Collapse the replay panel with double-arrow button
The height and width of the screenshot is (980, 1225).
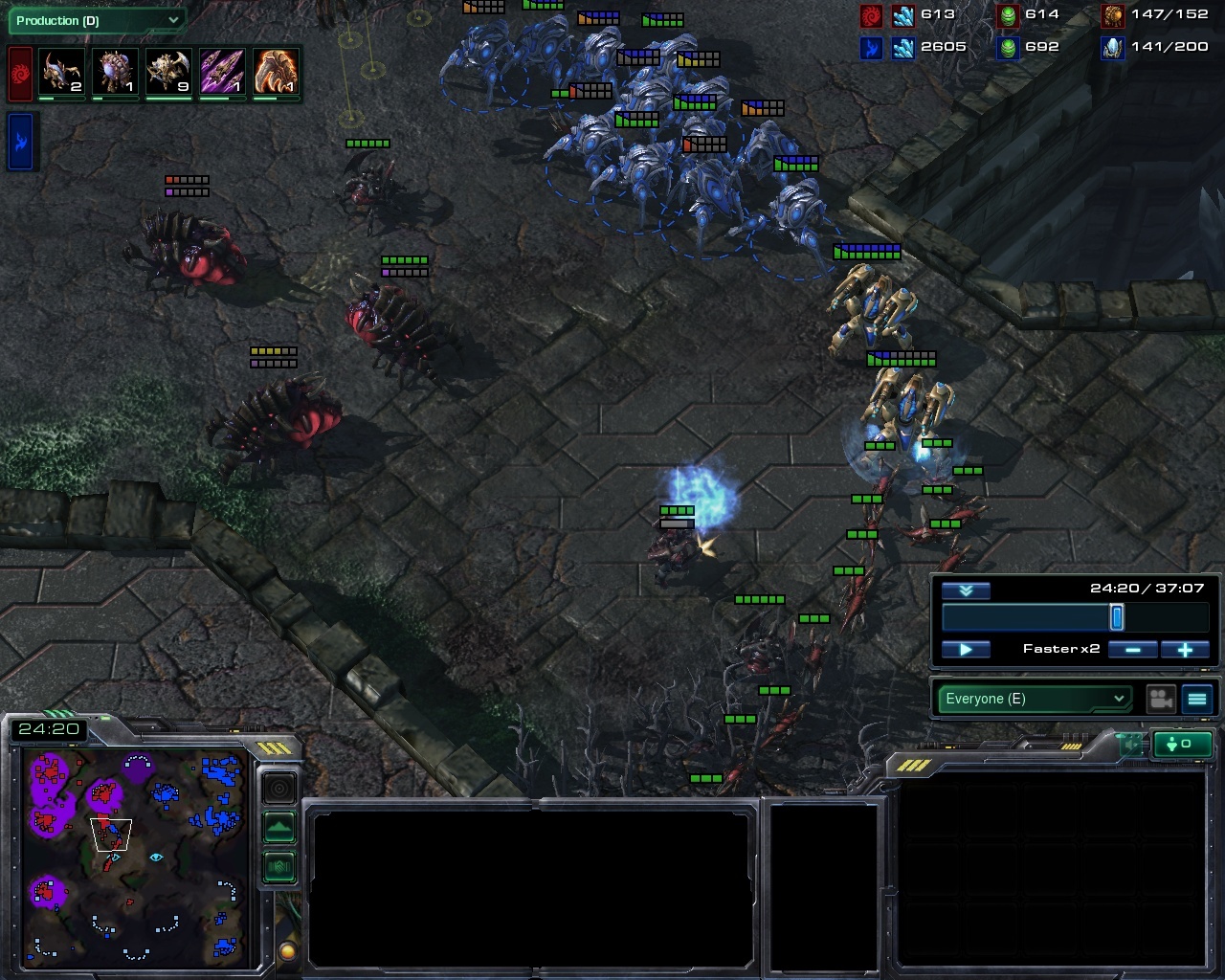(966, 590)
